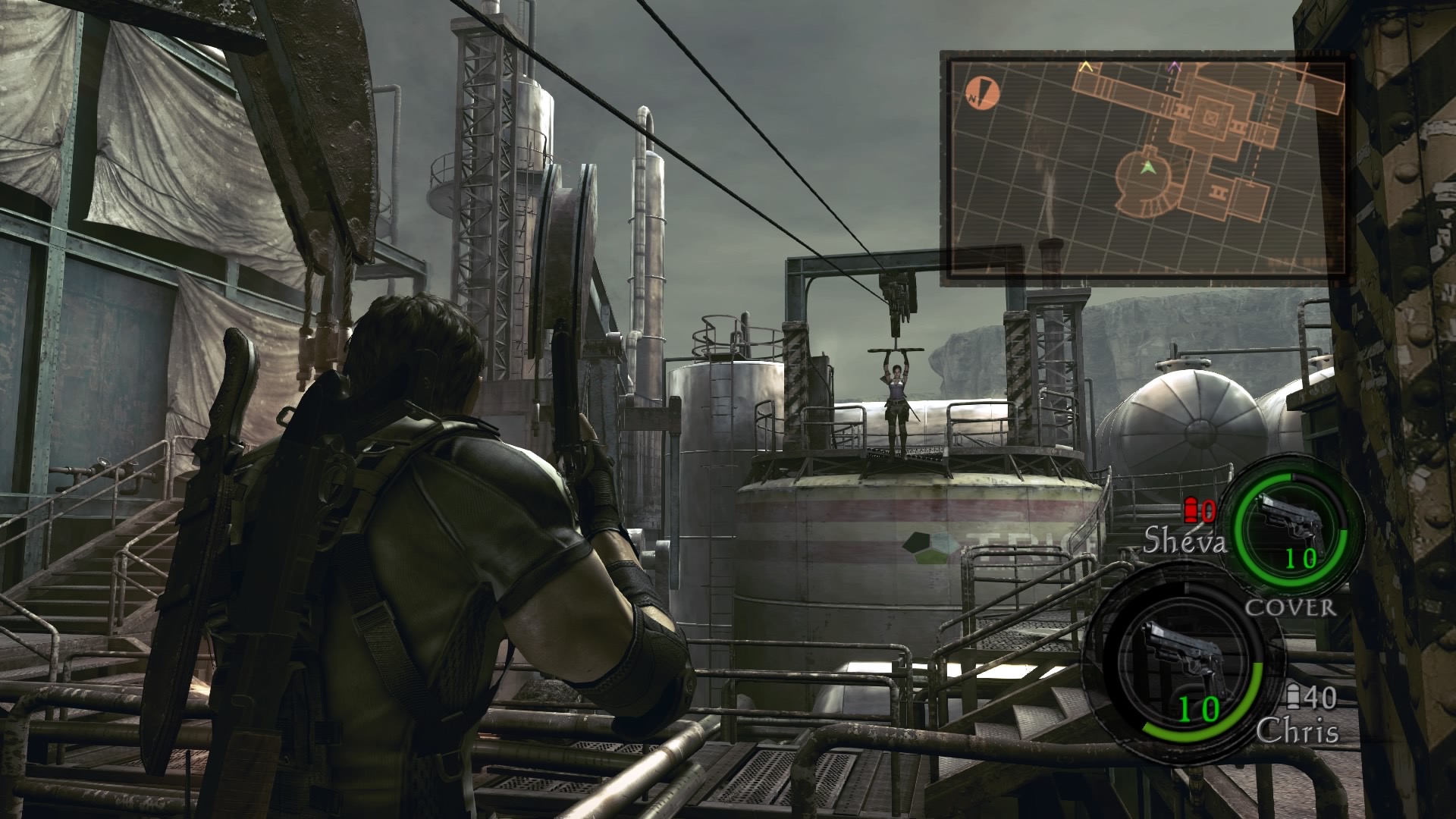Click the purple marker on the minimap
Viewport: 1456px width, 819px height.
coord(1174,67)
